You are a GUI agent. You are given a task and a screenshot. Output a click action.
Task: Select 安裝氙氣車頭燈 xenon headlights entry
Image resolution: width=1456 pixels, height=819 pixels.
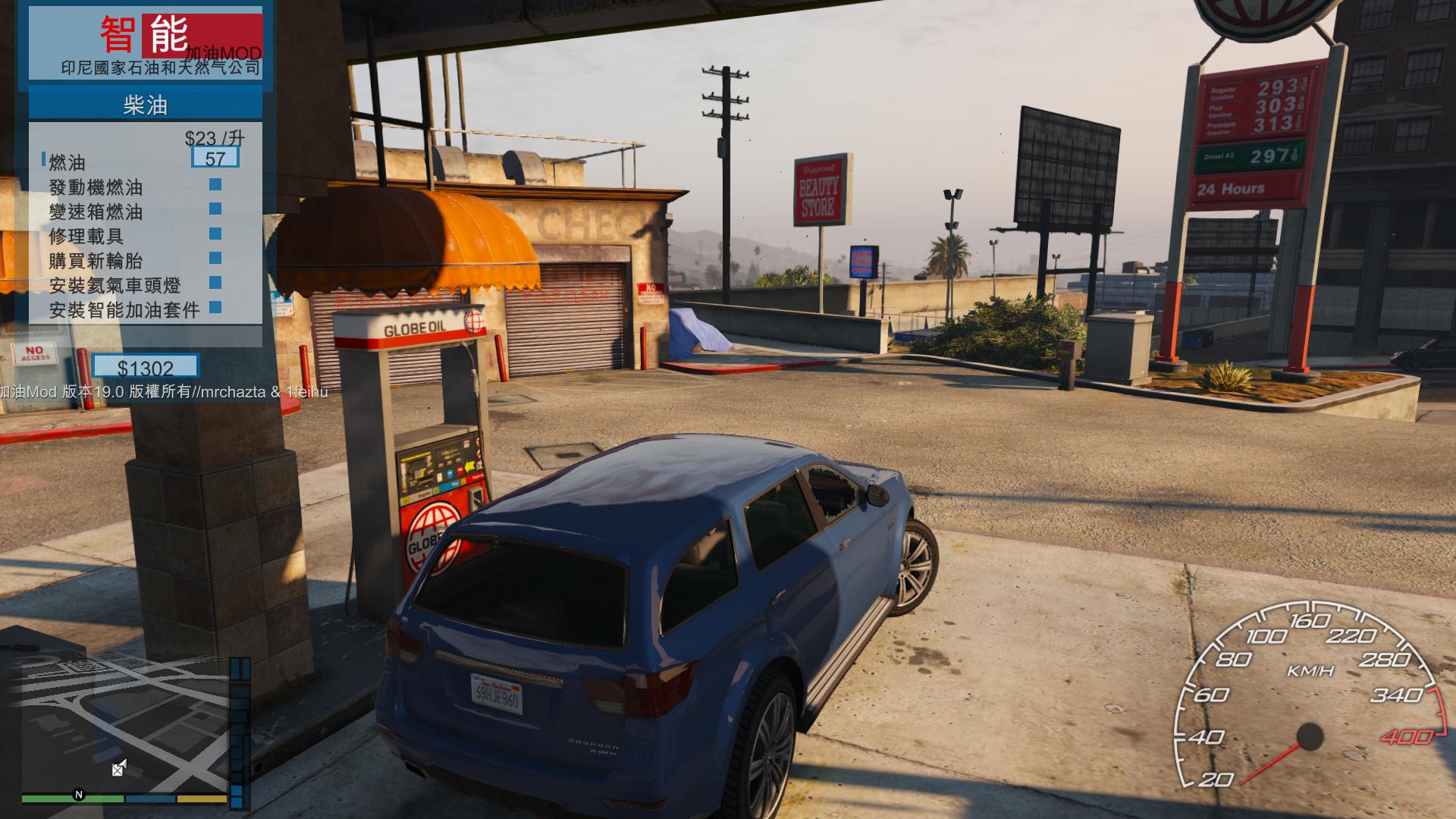(115, 285)
